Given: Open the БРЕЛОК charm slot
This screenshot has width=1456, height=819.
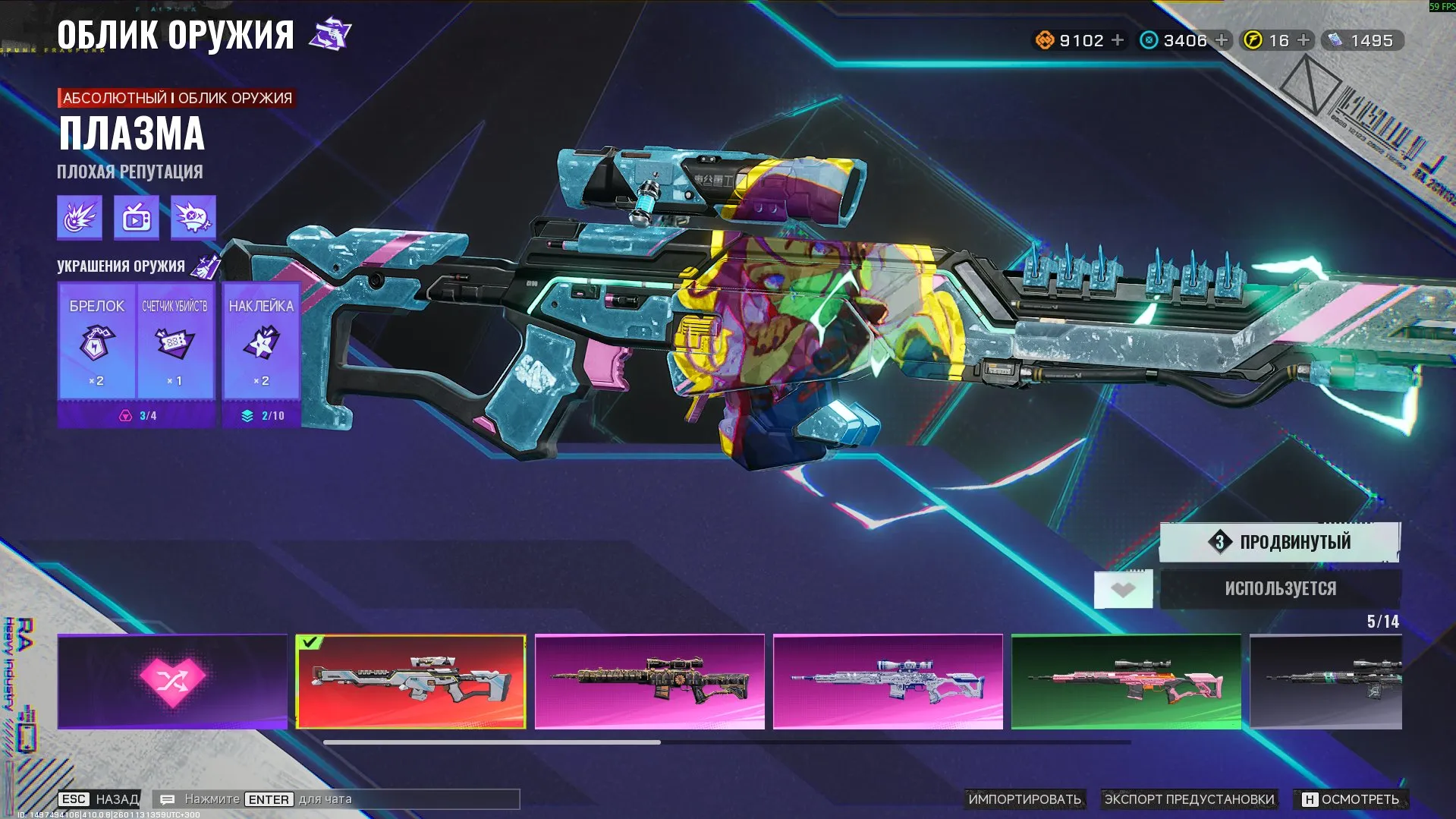Looking at the screenshot, I should (x=95, y=345).
